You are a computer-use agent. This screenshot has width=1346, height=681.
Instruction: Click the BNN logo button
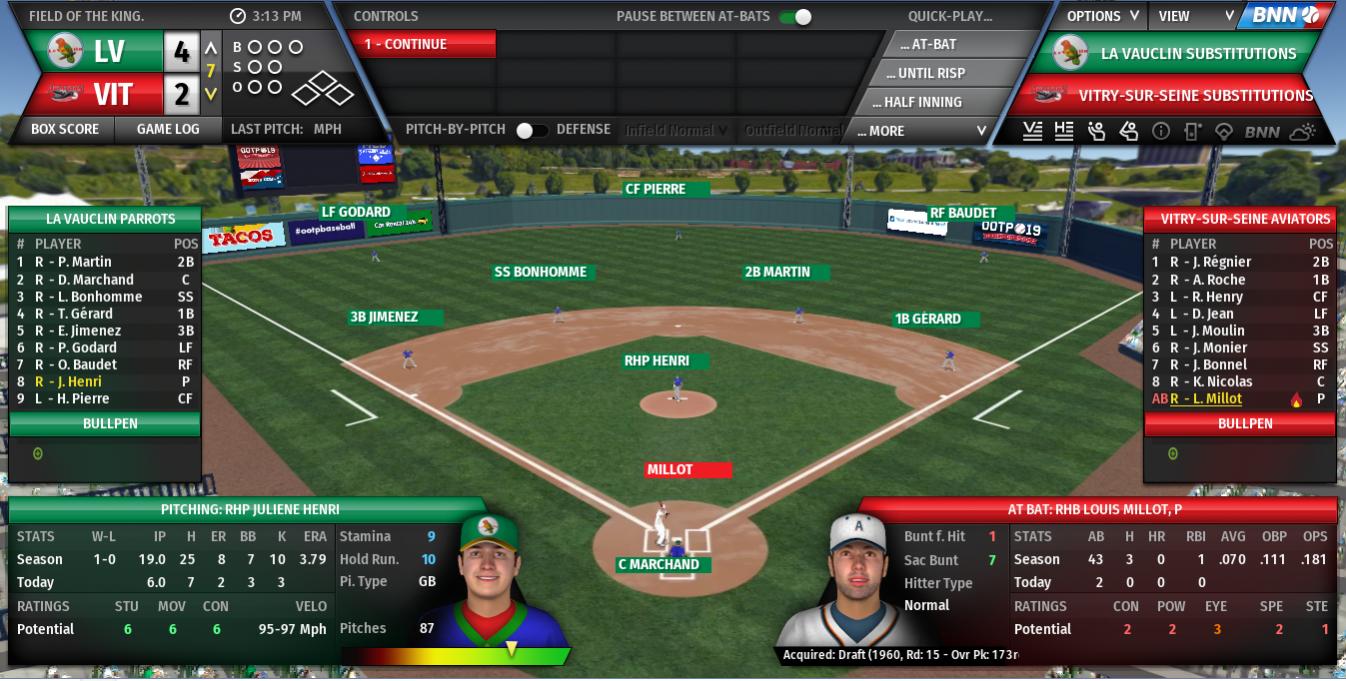(x=1285, y=16)
